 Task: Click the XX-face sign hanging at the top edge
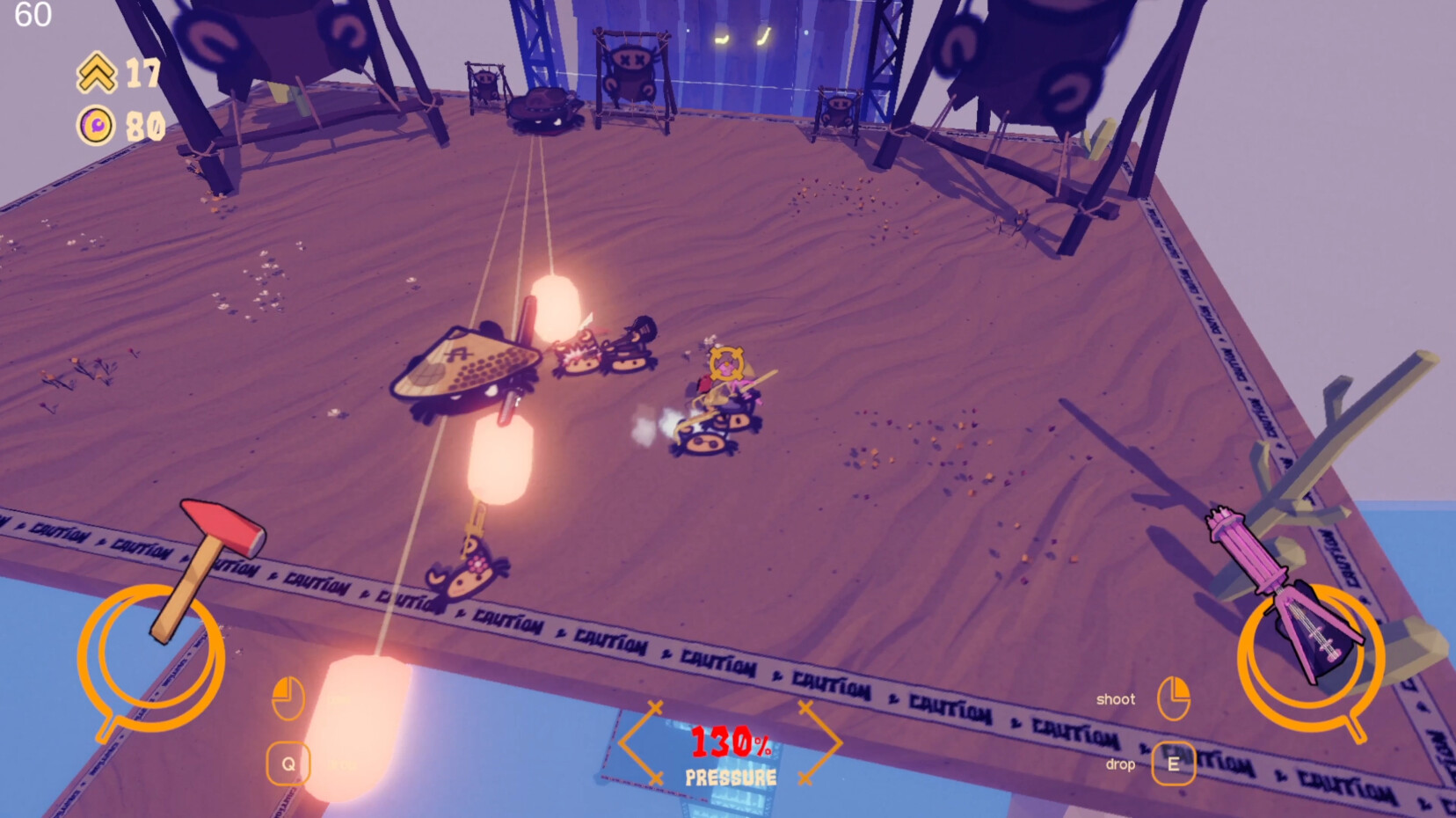(633, 62)
